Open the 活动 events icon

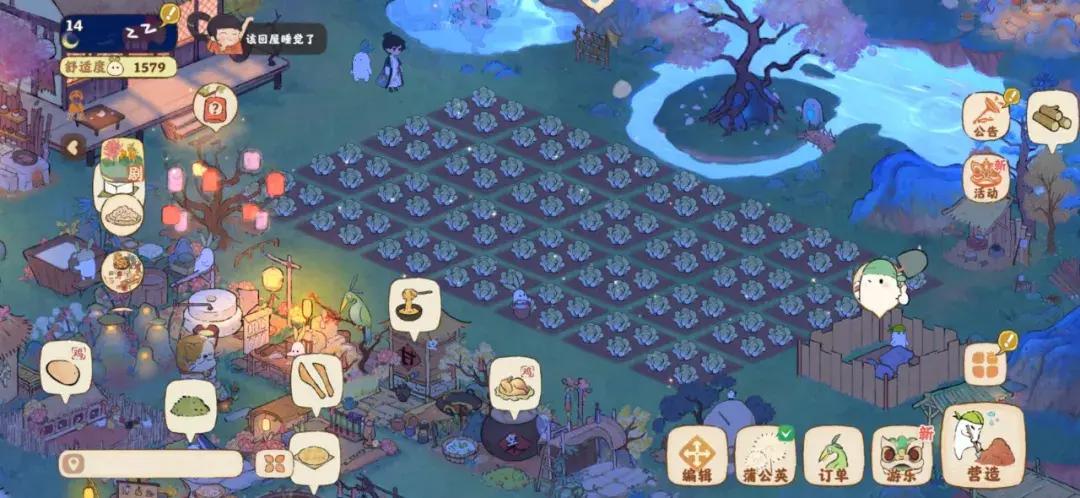[986, 177]
